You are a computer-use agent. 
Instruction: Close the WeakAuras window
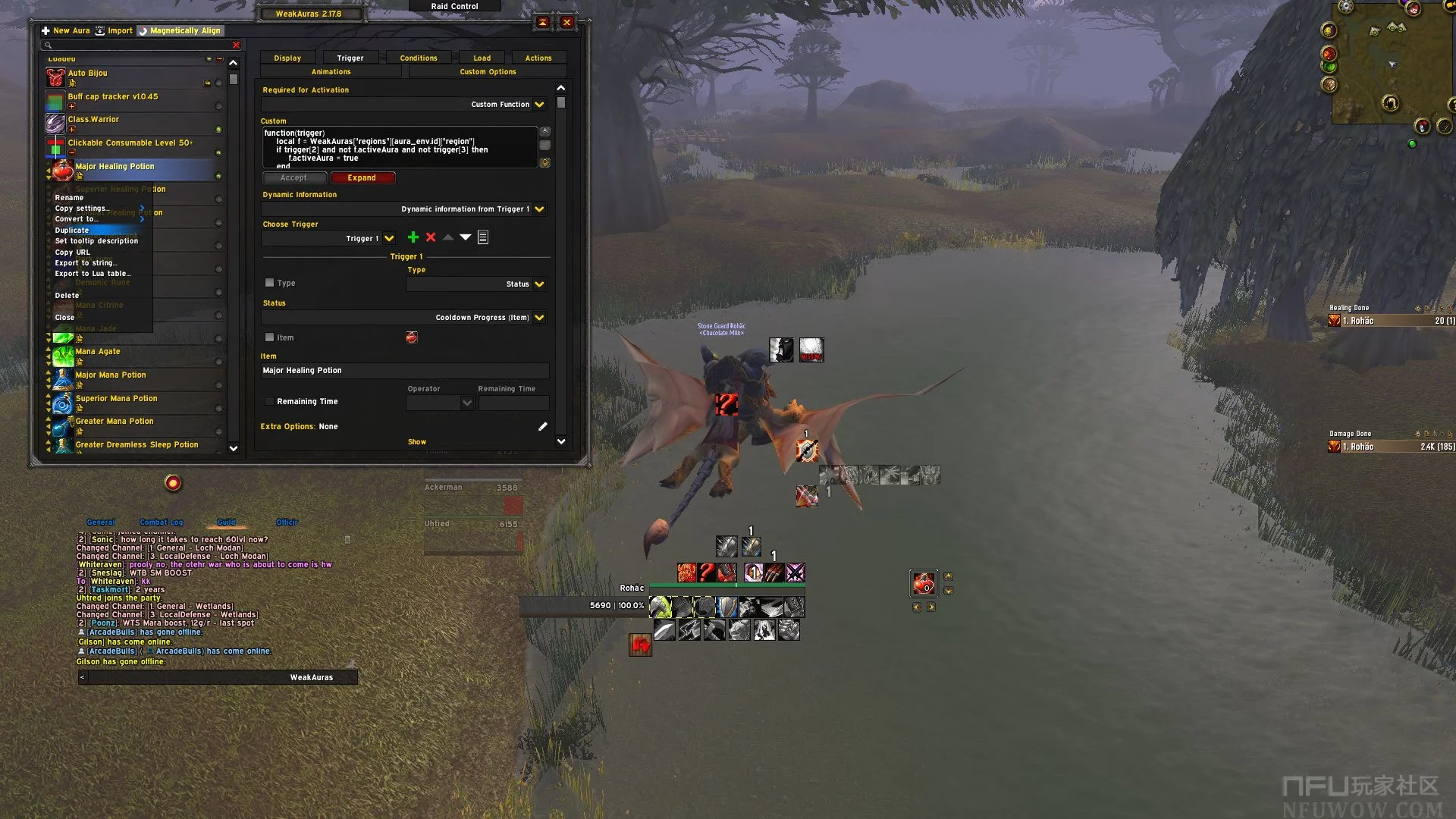pos(566,22)
